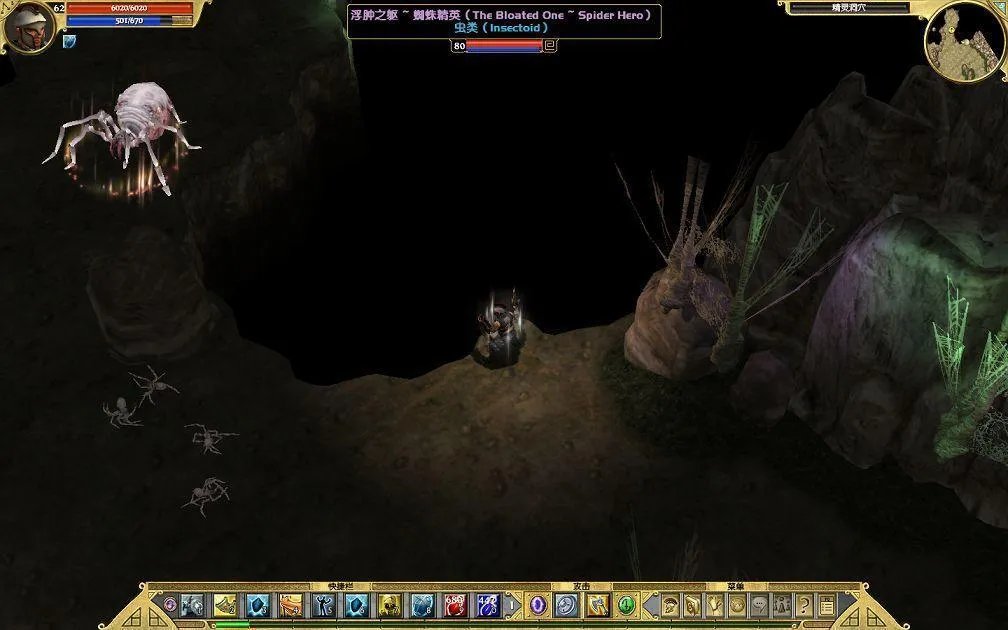Use the blue energy potion slot

point(488,605)
